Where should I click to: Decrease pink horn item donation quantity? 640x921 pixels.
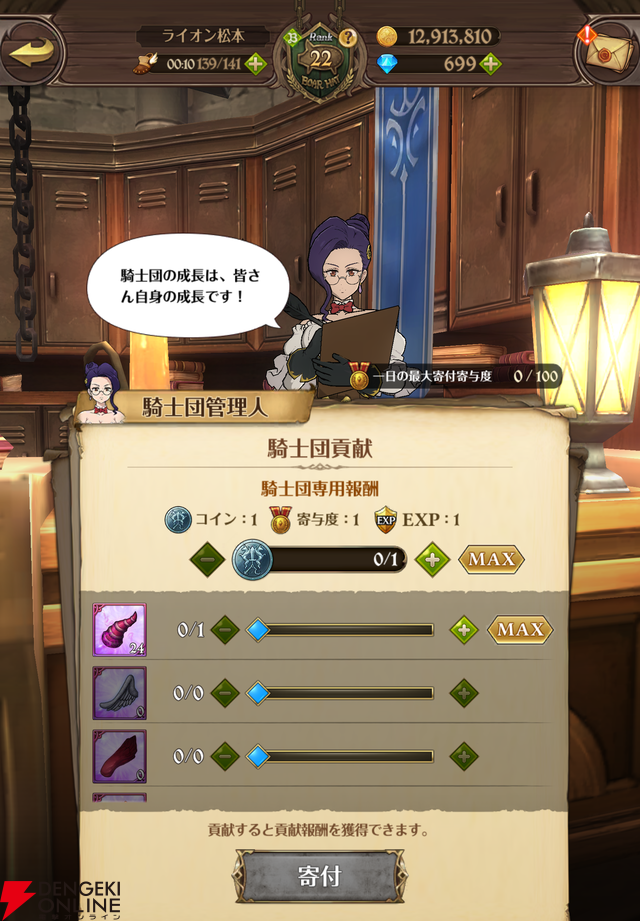[x=225, y=630]
